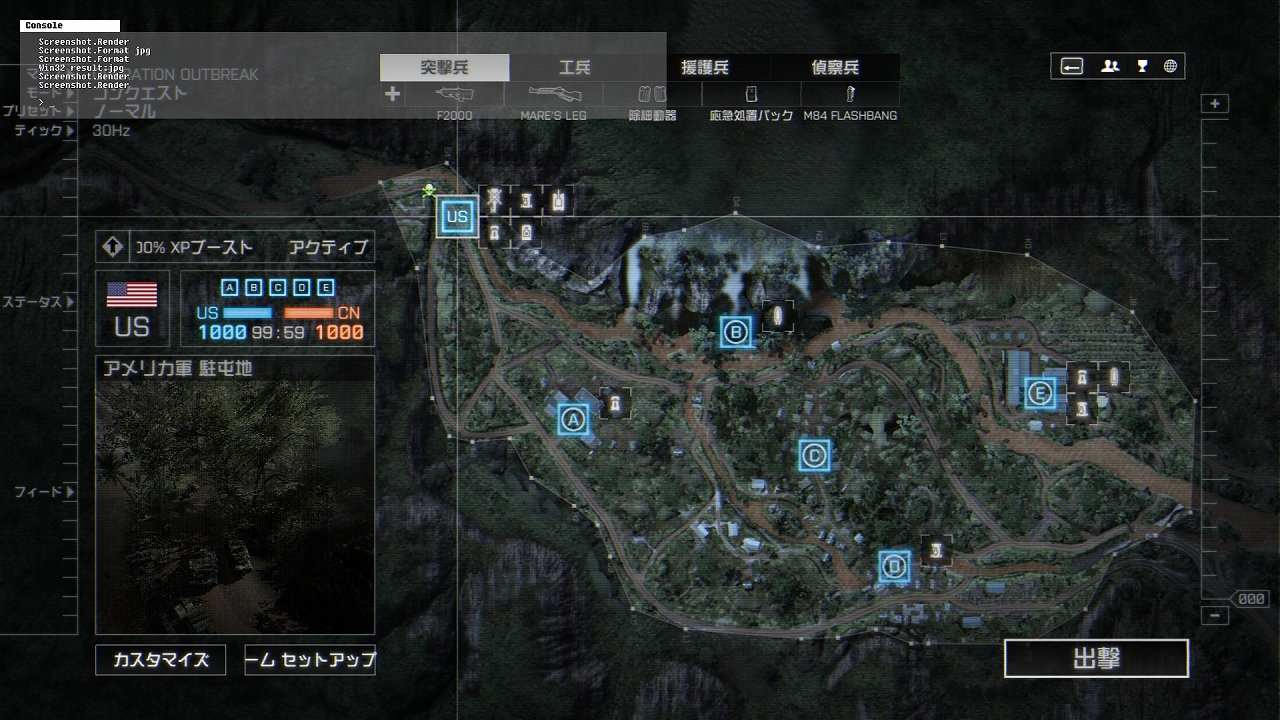This screenshot has height=720, width=1280.
Task: Select capture point D on the map
Action: coord(895,567)
